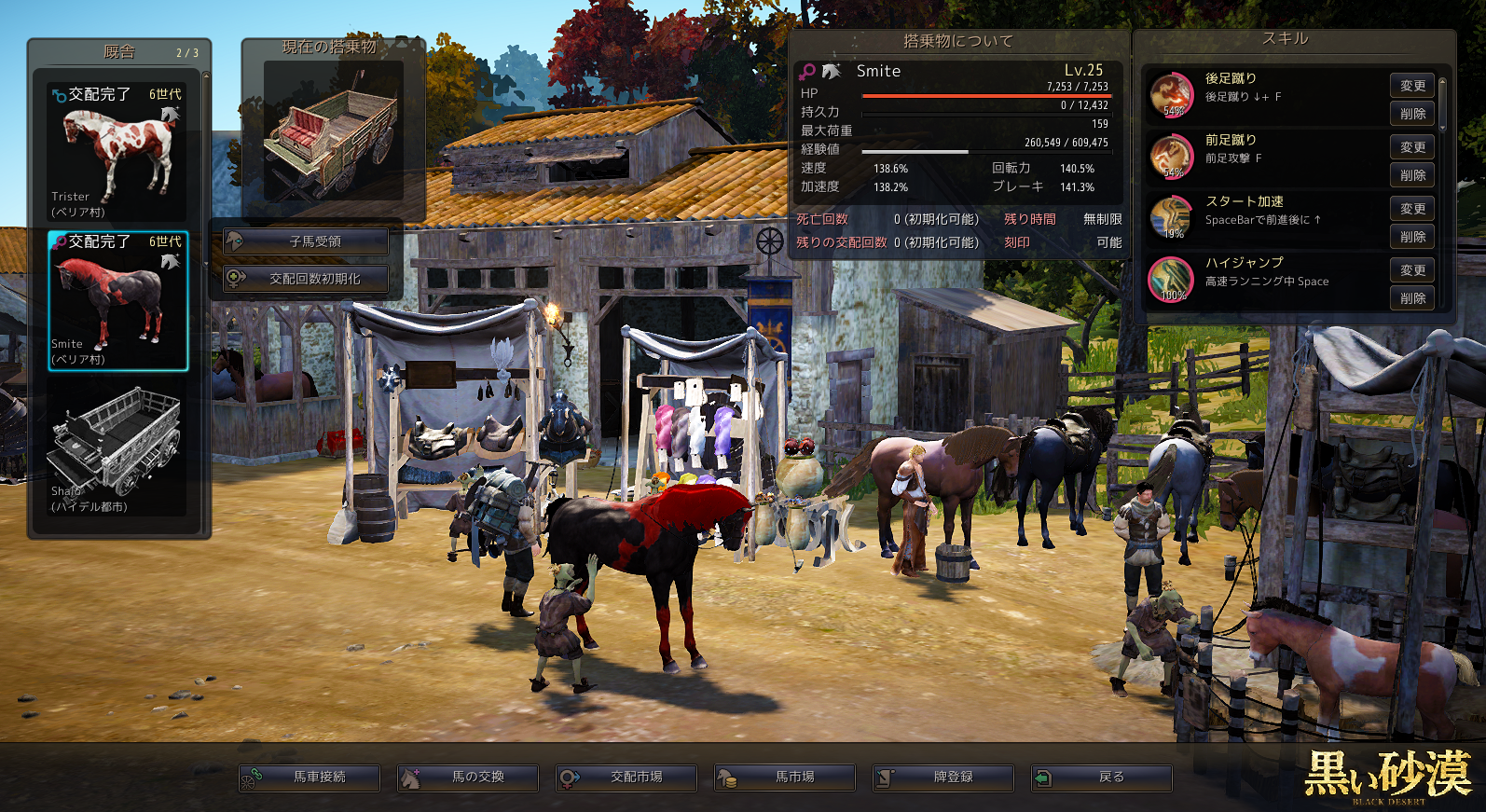Delete the 前足蹴り skill
Image resolution: width=1486 pixels, height=812 pixels.
click(x=1412, y=175)
